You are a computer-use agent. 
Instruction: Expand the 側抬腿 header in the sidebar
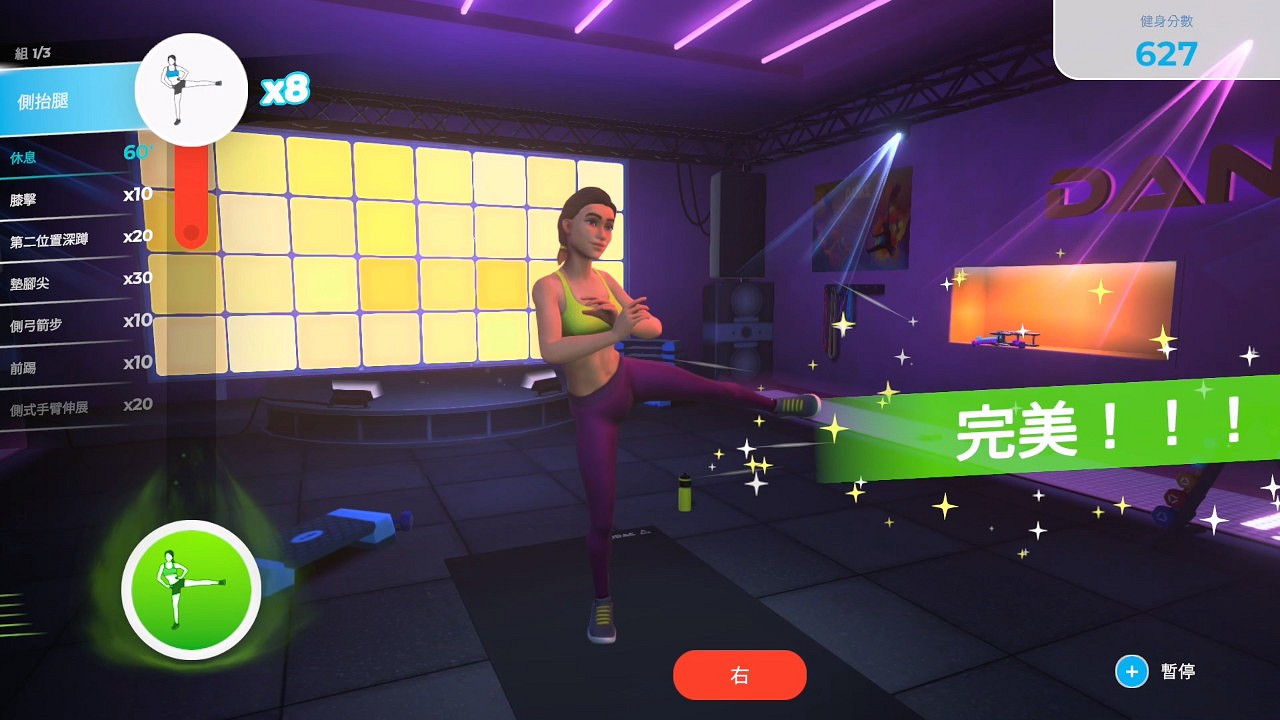(60, 102)
